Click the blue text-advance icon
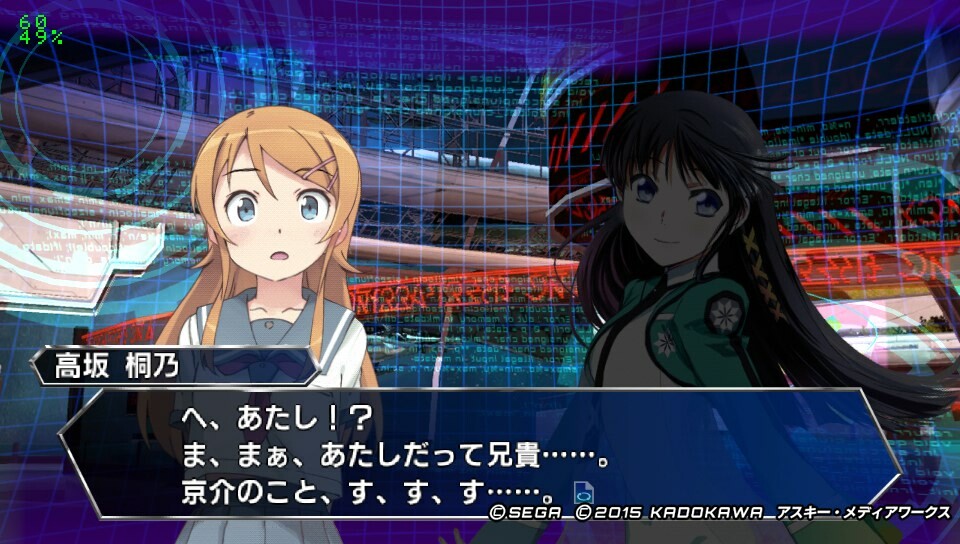This screenshot has height=544, width=960. point(584,493)
